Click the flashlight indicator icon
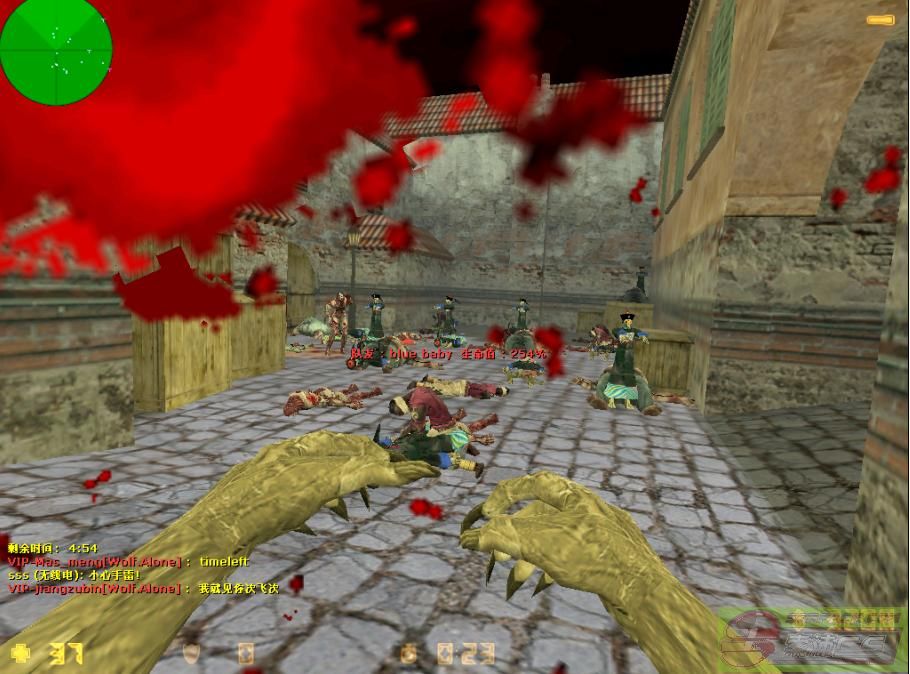 click(880, 20)
